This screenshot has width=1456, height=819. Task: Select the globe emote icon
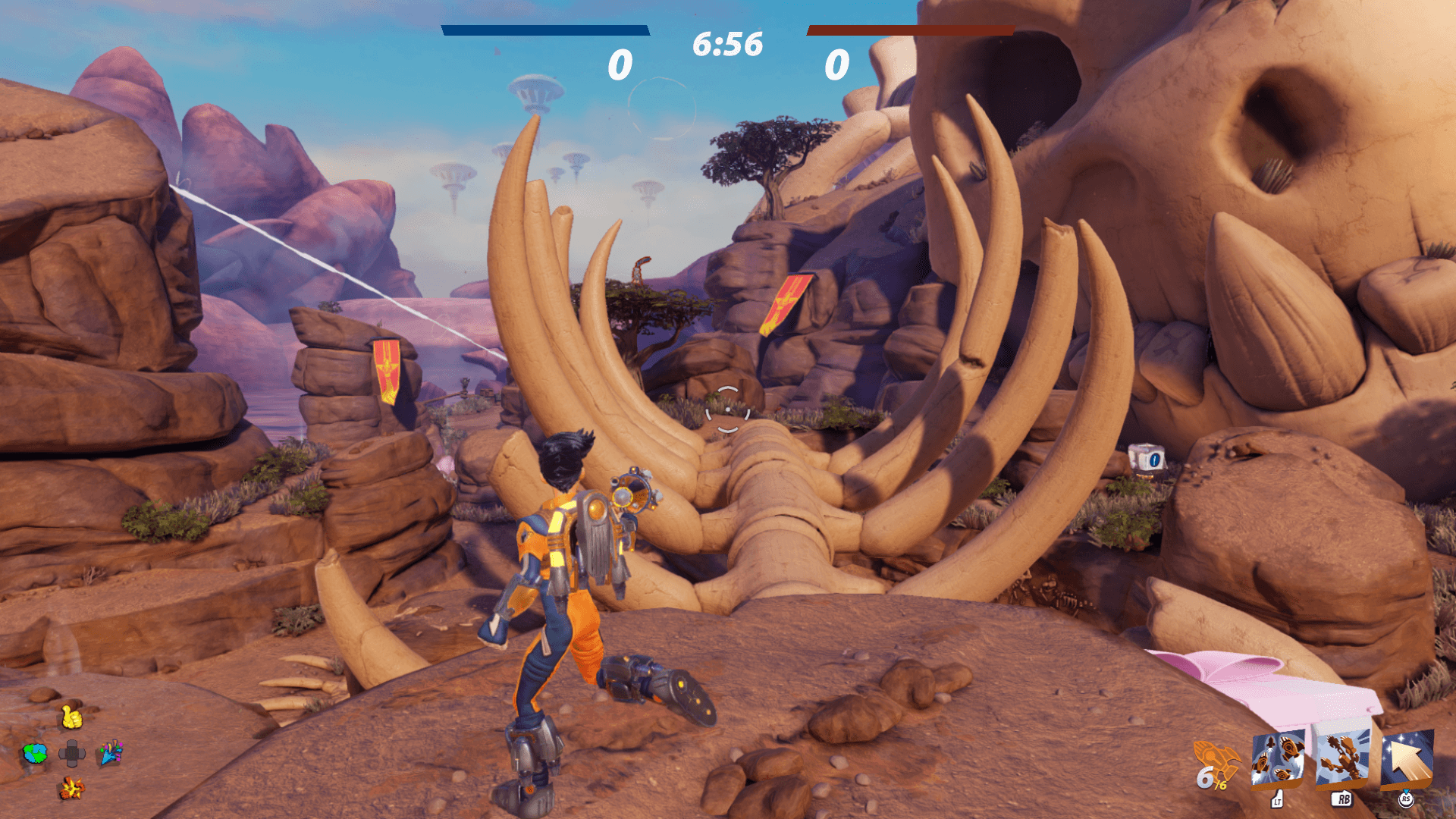(x=36, y=754)
